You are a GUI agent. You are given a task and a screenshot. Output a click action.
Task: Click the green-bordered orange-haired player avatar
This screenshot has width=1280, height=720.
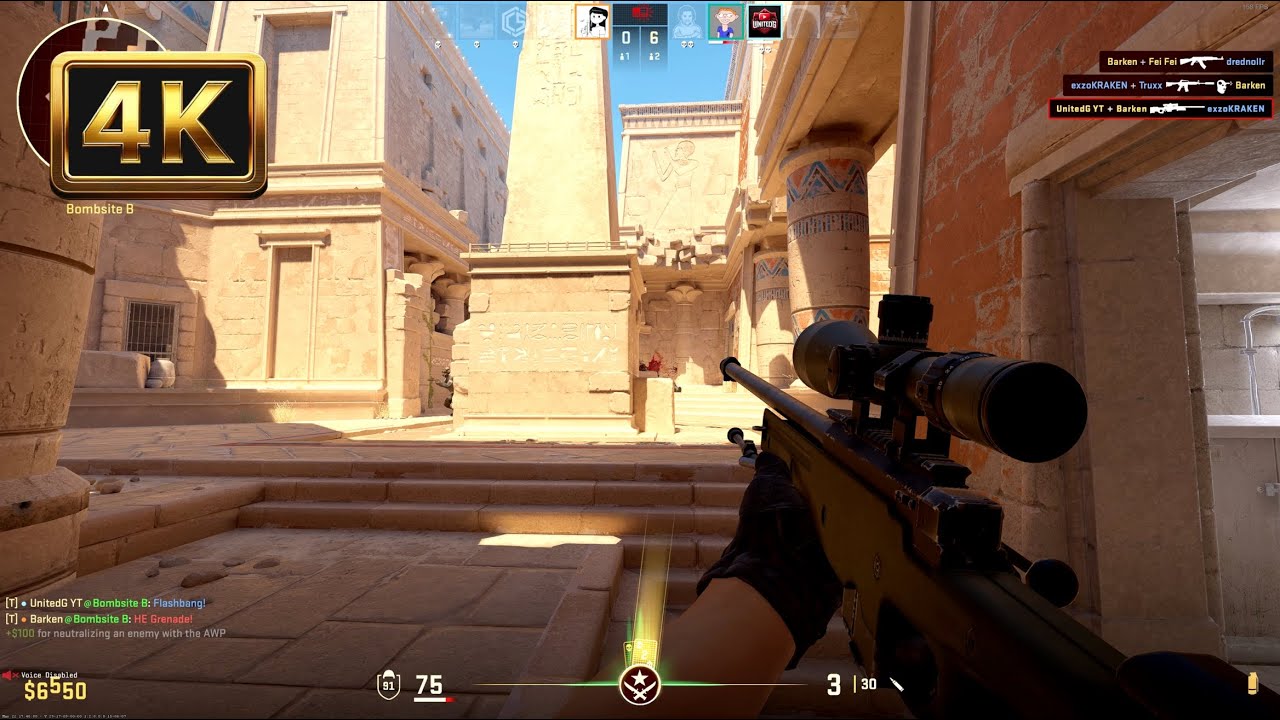tap(723, 21)
